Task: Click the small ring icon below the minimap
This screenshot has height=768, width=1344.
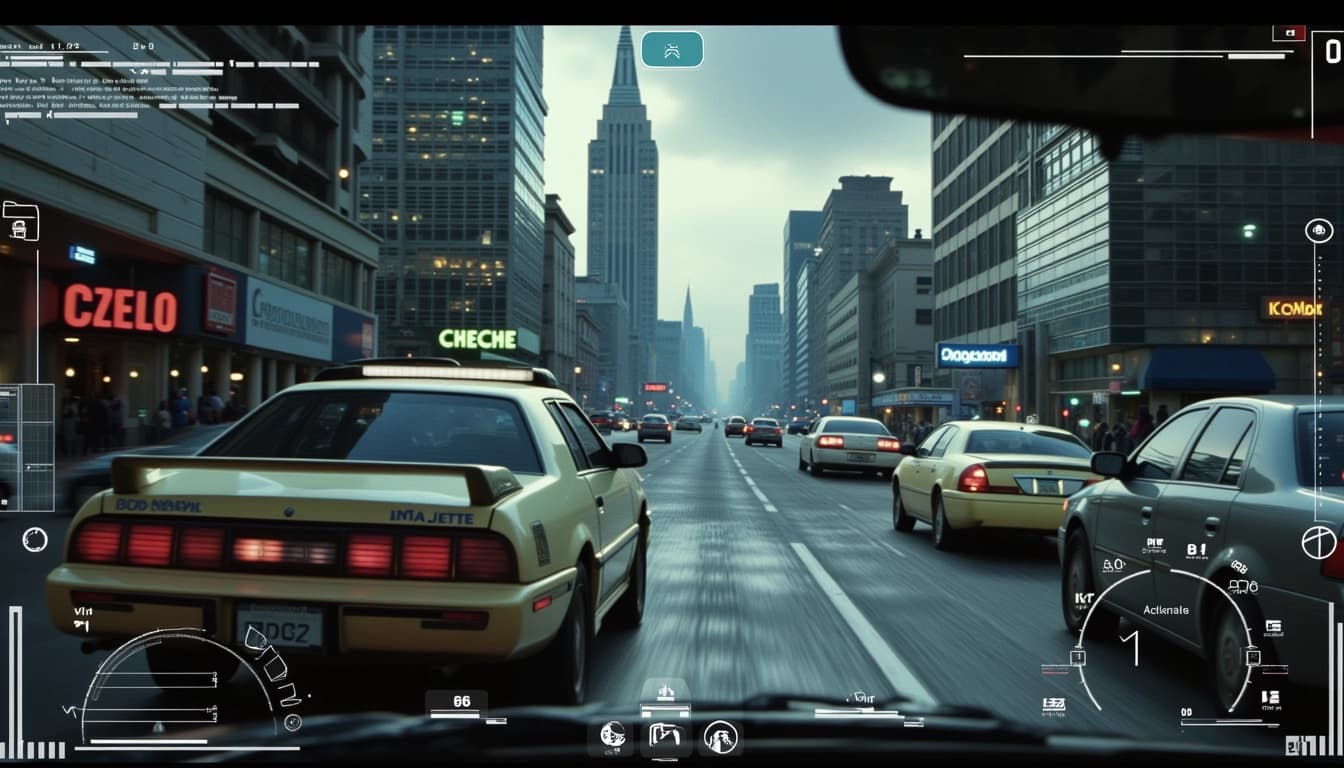Action: click(35, 540)
